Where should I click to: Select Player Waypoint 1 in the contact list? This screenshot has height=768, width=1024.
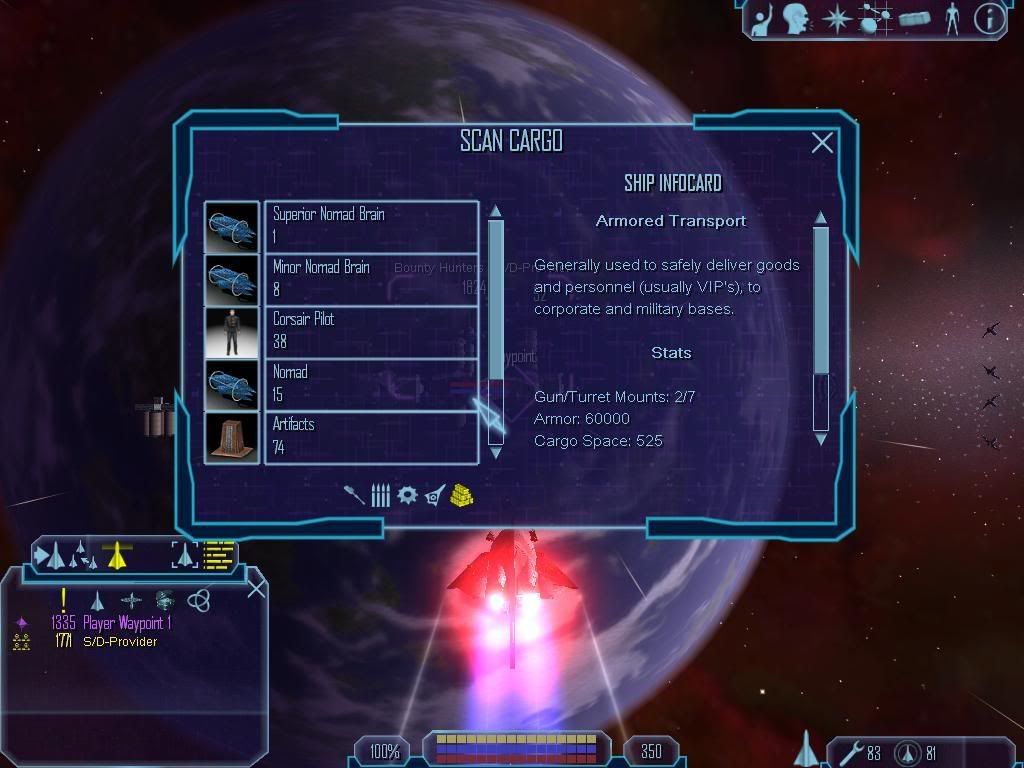coord(127,623)
